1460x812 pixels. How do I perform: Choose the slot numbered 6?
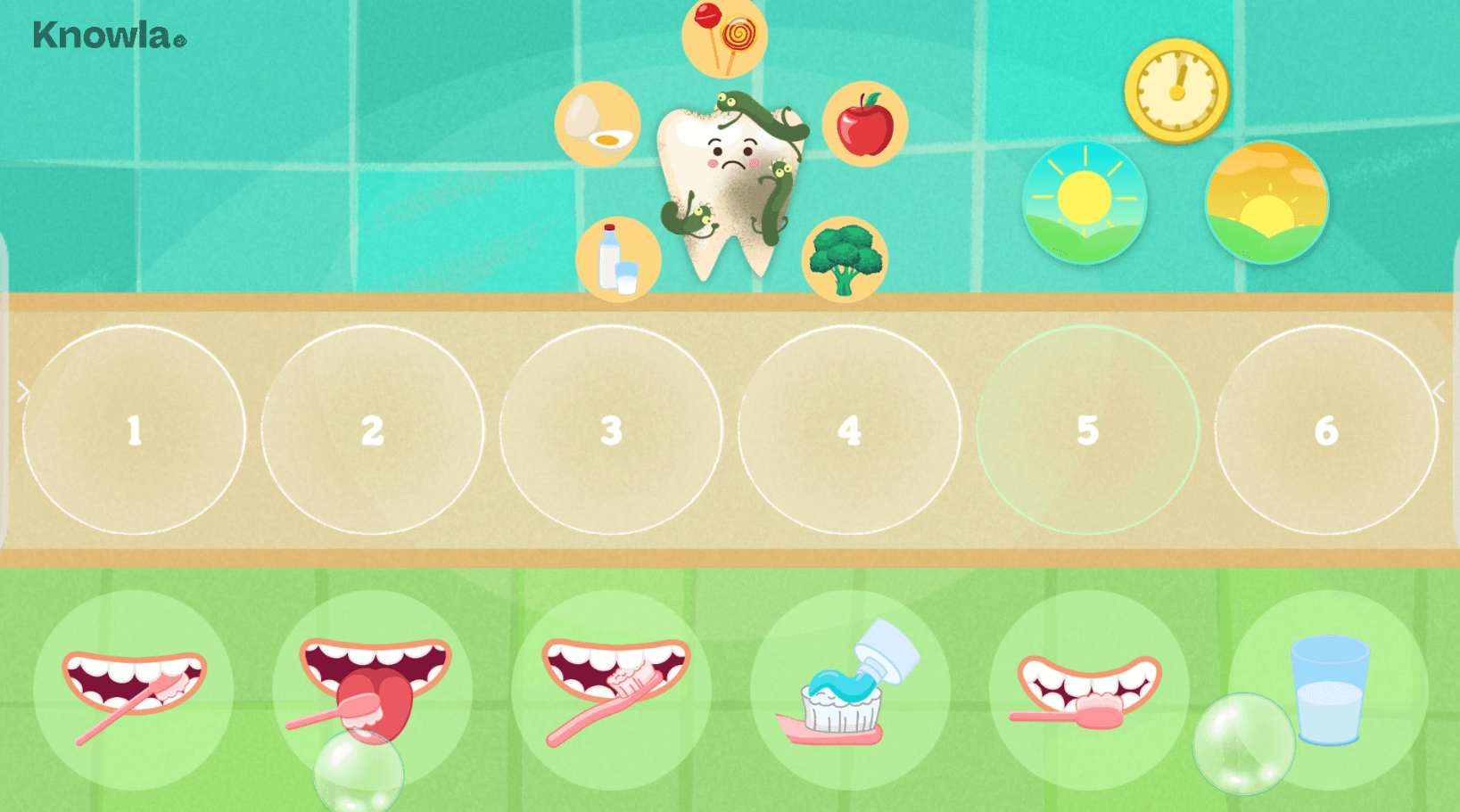click(x=1326, y=430)
